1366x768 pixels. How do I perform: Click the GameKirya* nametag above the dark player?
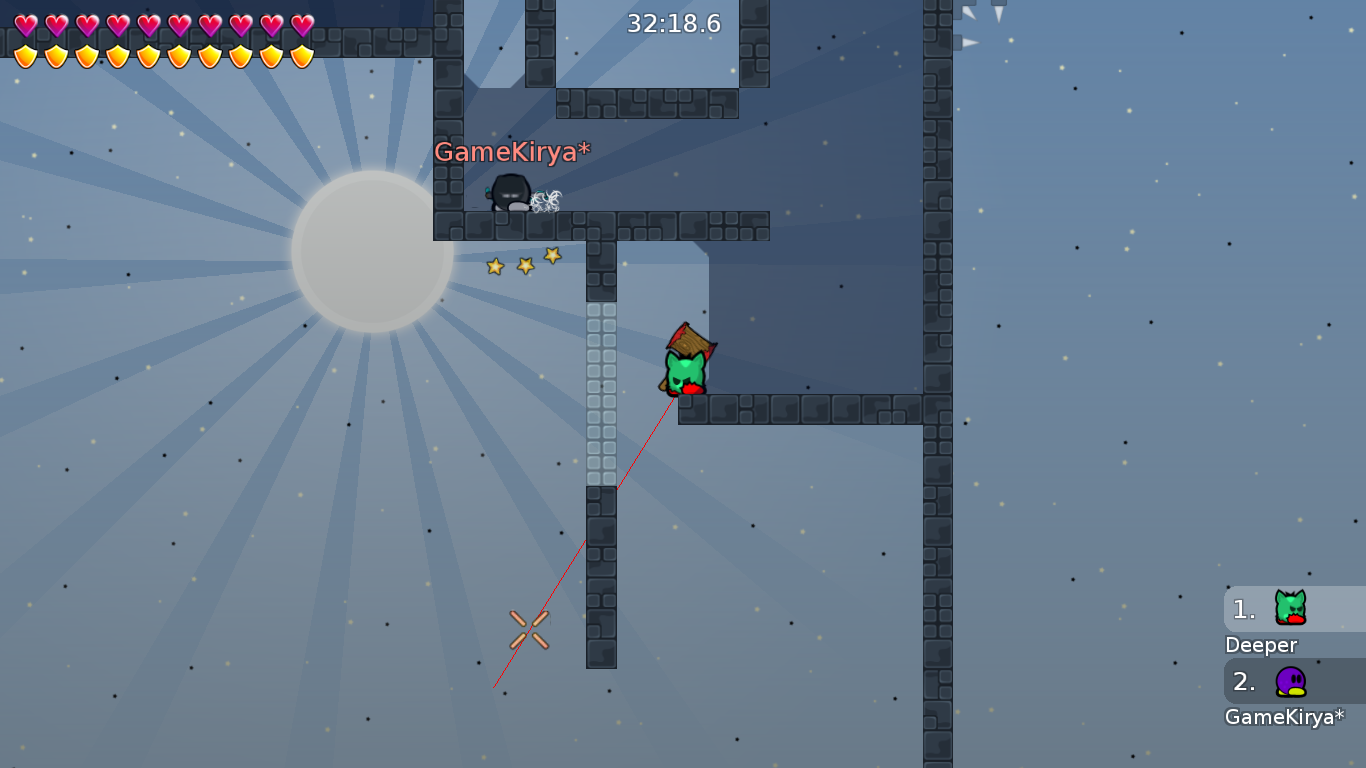click(x=511, y=152)
